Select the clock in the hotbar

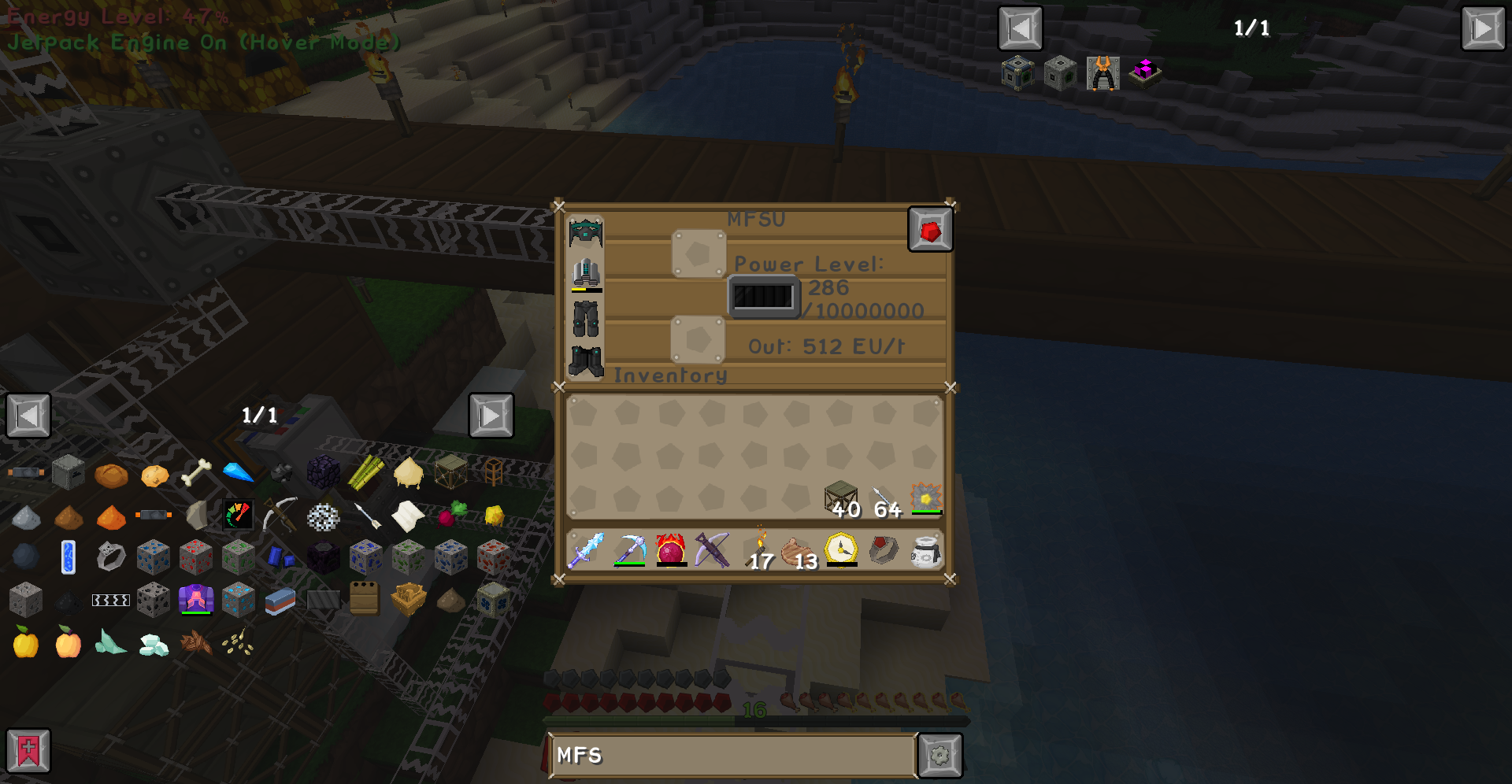tap(840, 549)
